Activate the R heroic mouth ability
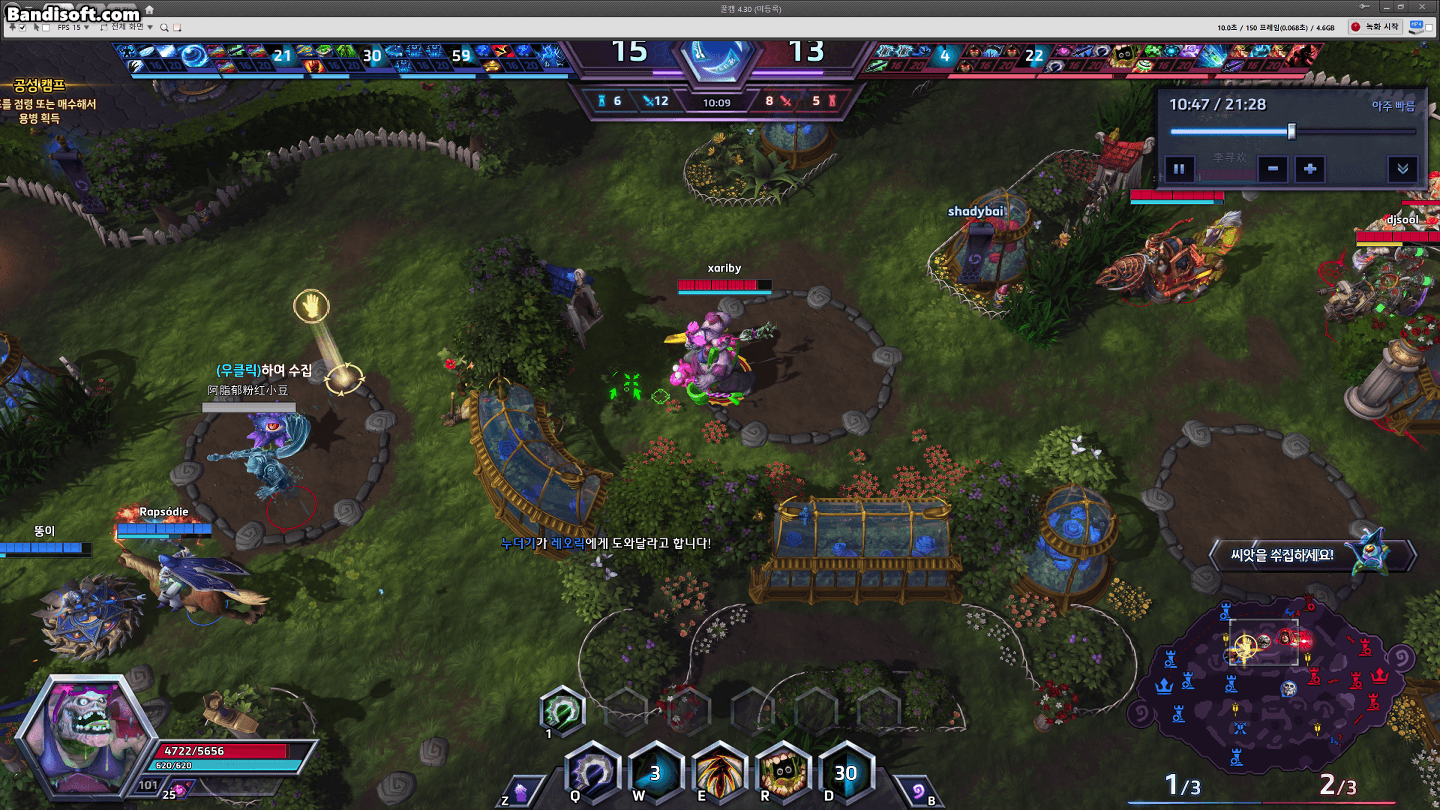 pyautogui.click(x=783, y=773)
